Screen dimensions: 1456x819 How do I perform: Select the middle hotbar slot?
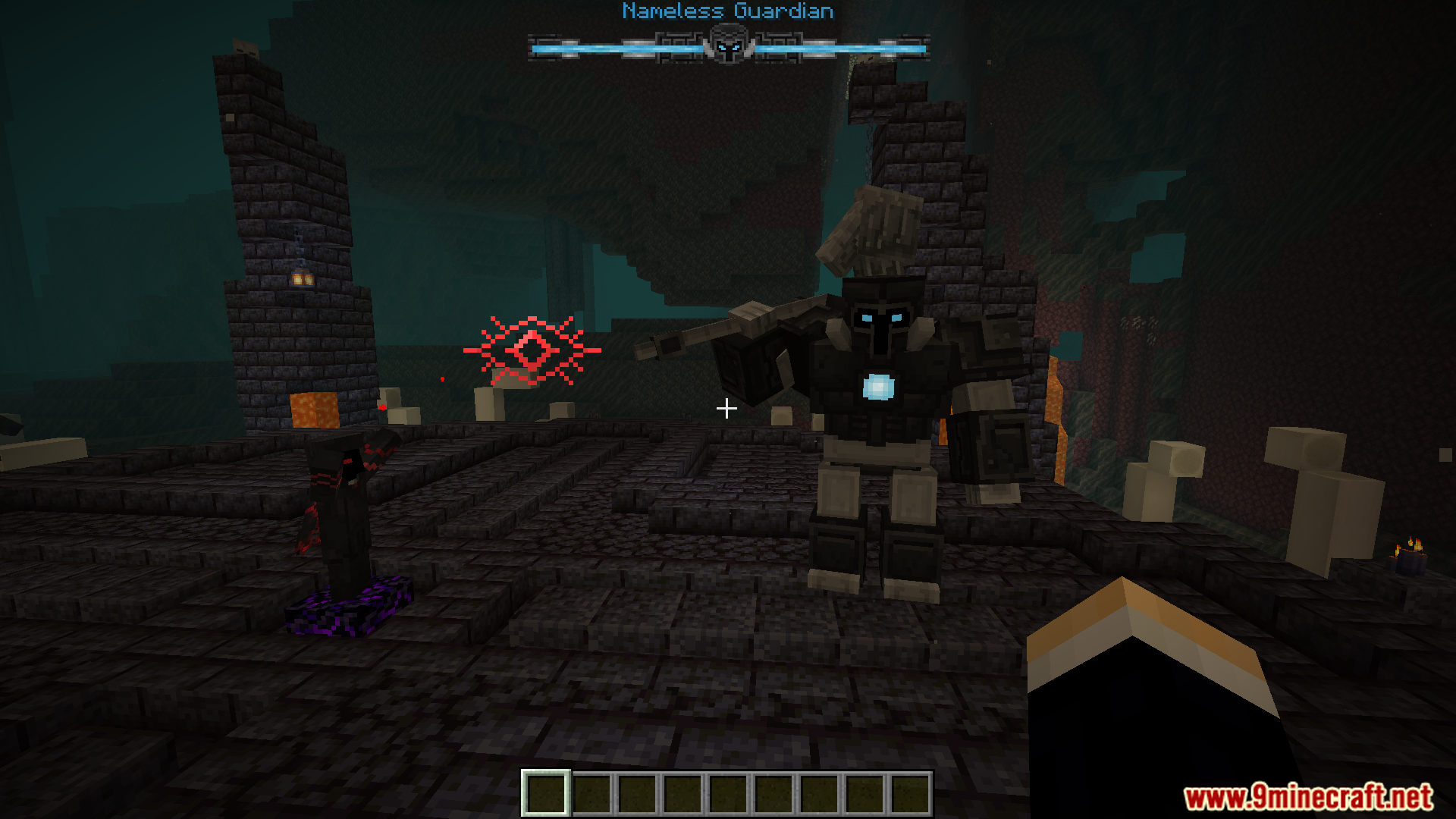727,791
